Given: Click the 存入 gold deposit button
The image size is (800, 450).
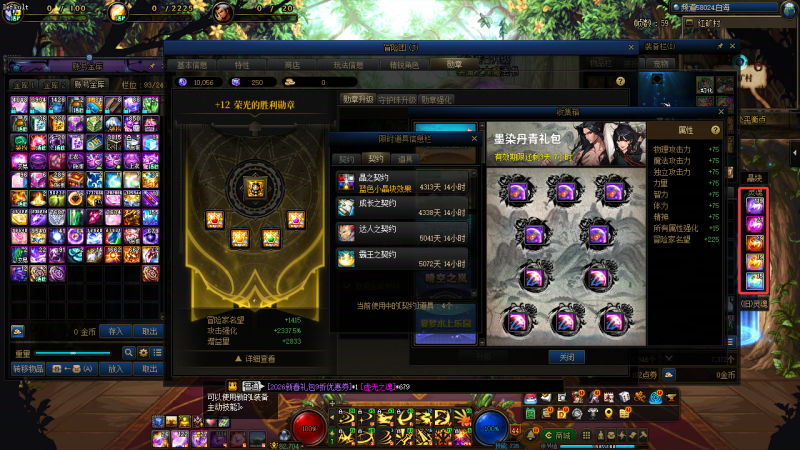Looking at the screenshot, I should point(116,331).
